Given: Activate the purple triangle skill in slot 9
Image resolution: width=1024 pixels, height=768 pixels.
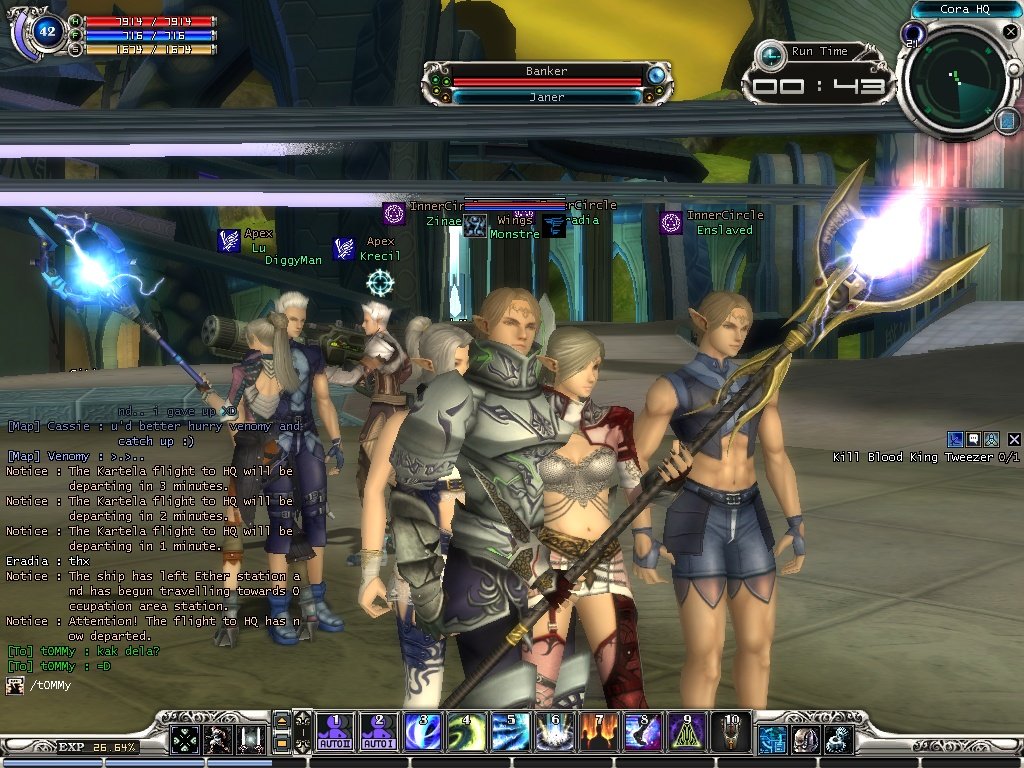Looking at the screenshot, I should click(687, 732).
